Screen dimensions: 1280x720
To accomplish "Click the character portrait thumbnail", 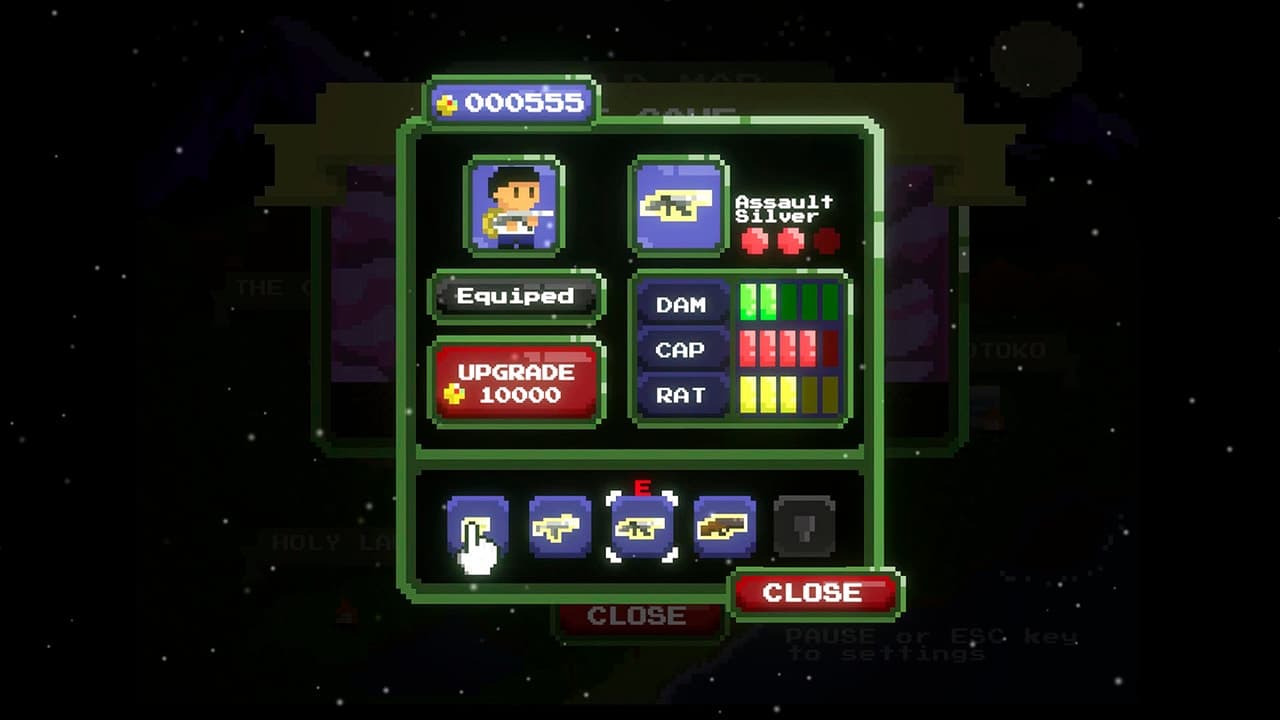I will [x=513, y=208].
